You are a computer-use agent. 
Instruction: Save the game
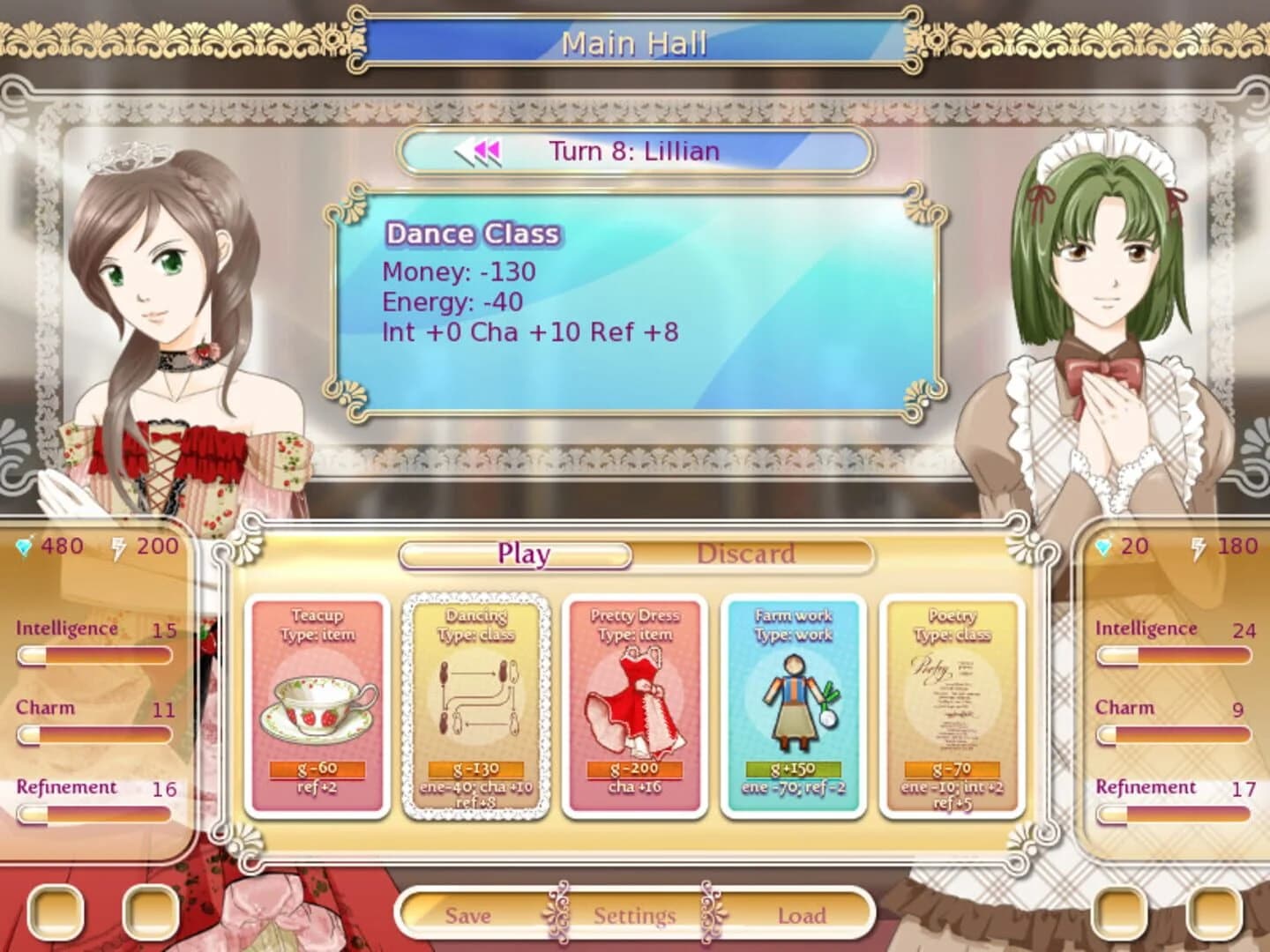pyautogui.click(x=470, y=916)
